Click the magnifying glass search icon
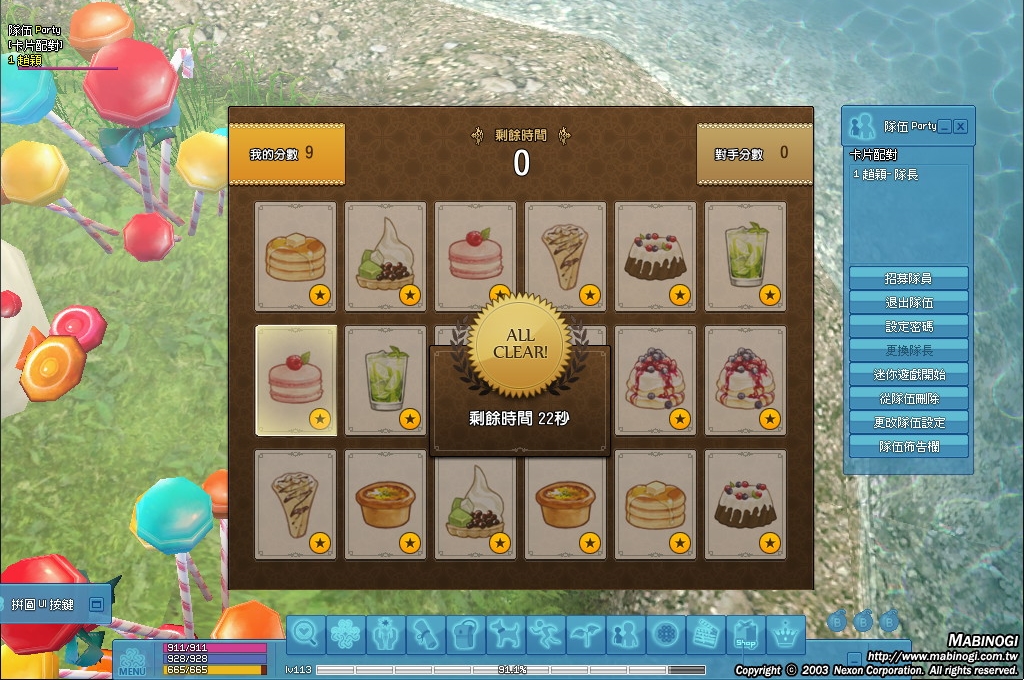This screenshot has width=1024, height=680. tap(307, 634)
